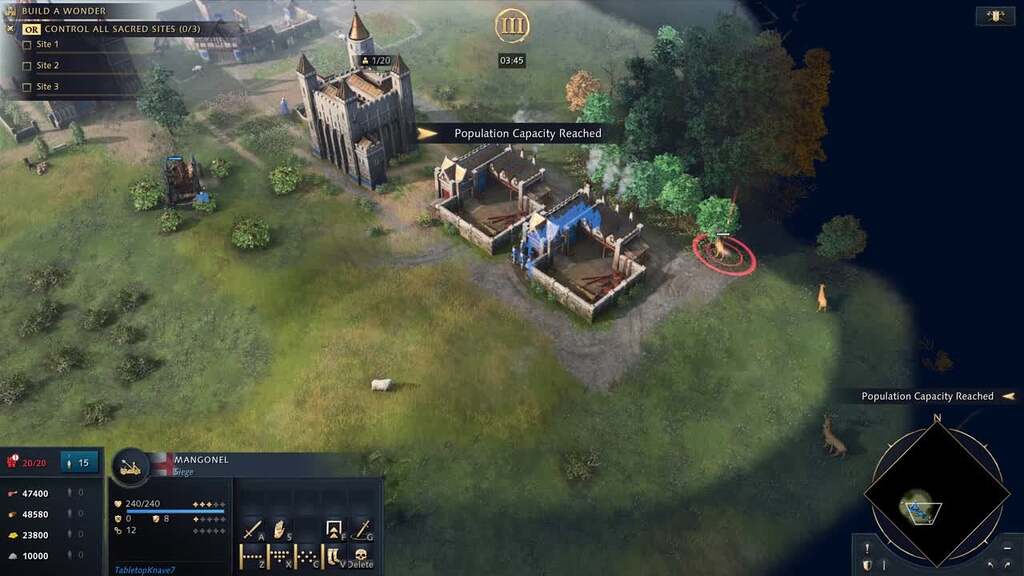Select the attack-move sword command
Image resolution: width=1024 pixels, height=576 pixels.
(x=251, y=528)
